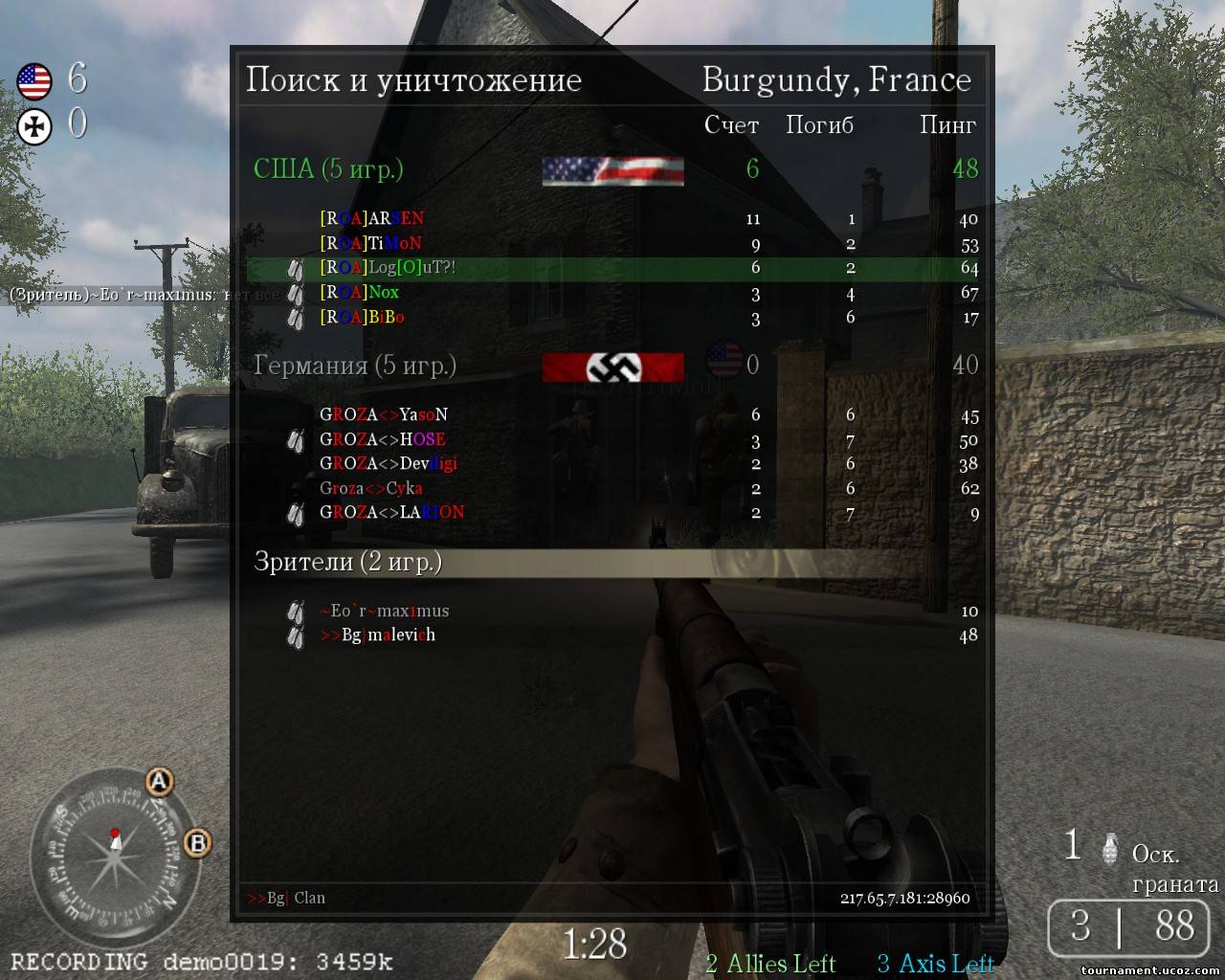Click the American flag team score icon
The height and width of the screenshot is (980, 1225).
click(34, 82)
